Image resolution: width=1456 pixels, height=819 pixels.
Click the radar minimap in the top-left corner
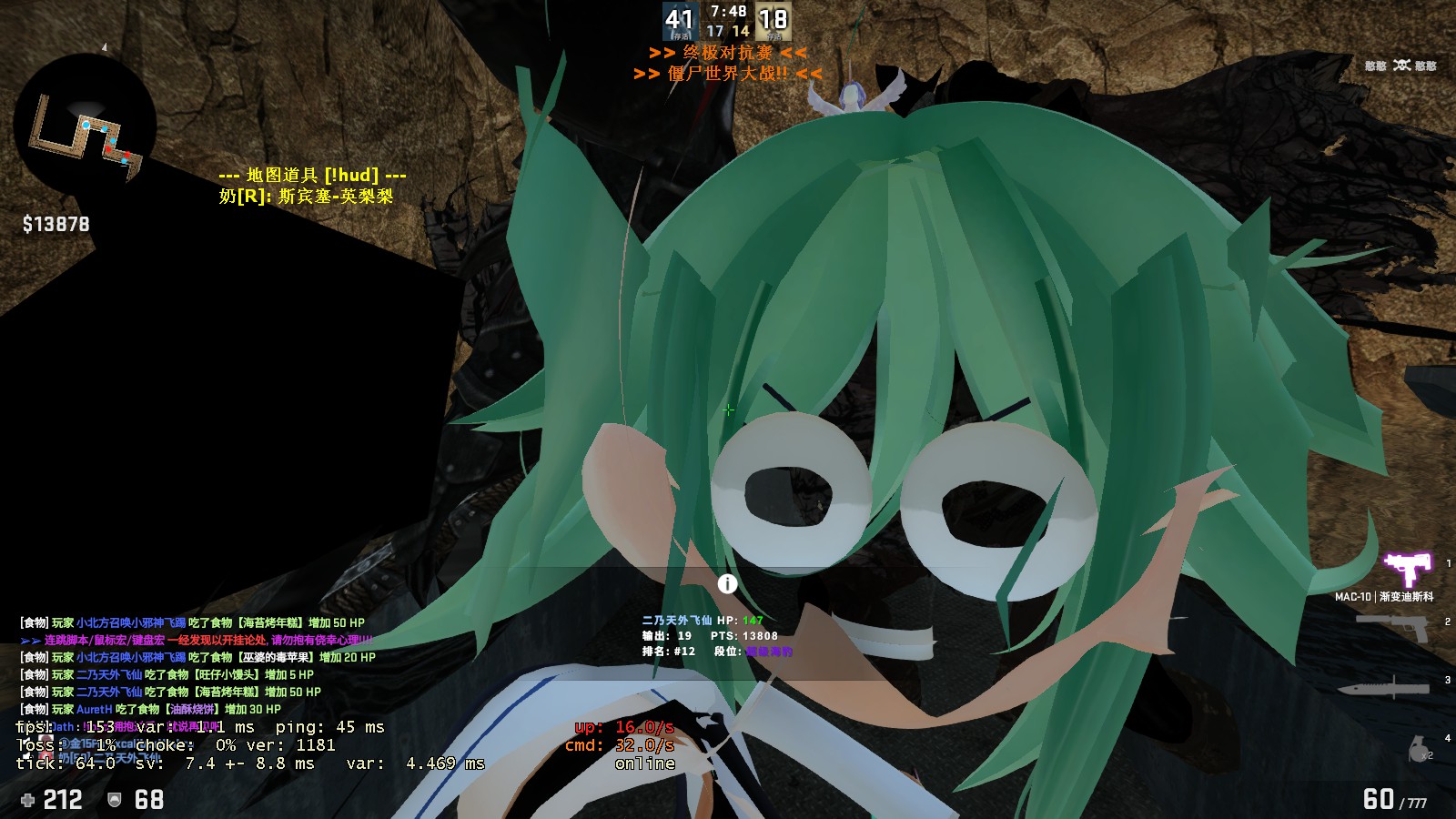coord(86,127)
